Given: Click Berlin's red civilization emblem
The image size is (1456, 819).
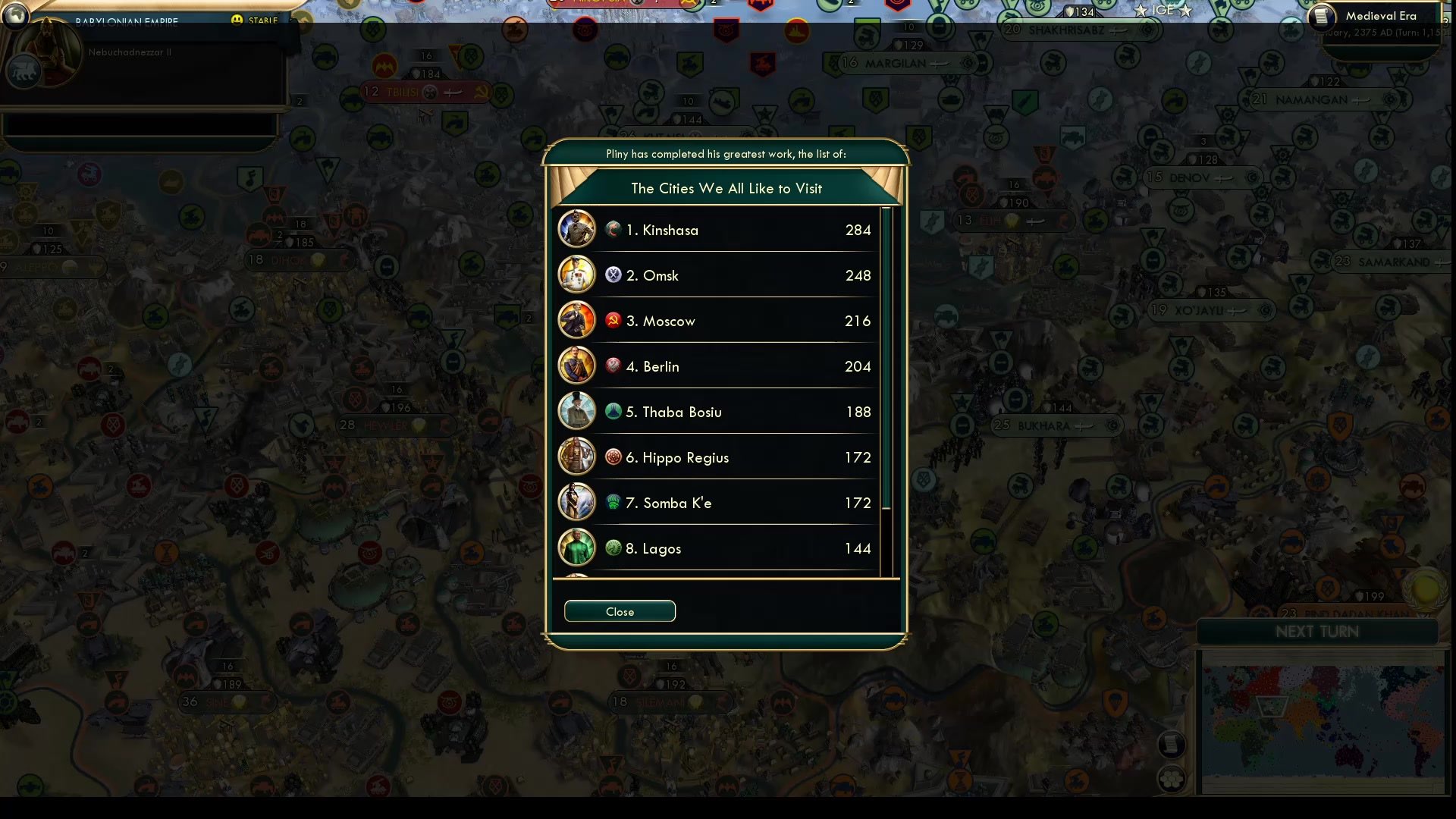Looking at the screenshot, I should [611, 366].
